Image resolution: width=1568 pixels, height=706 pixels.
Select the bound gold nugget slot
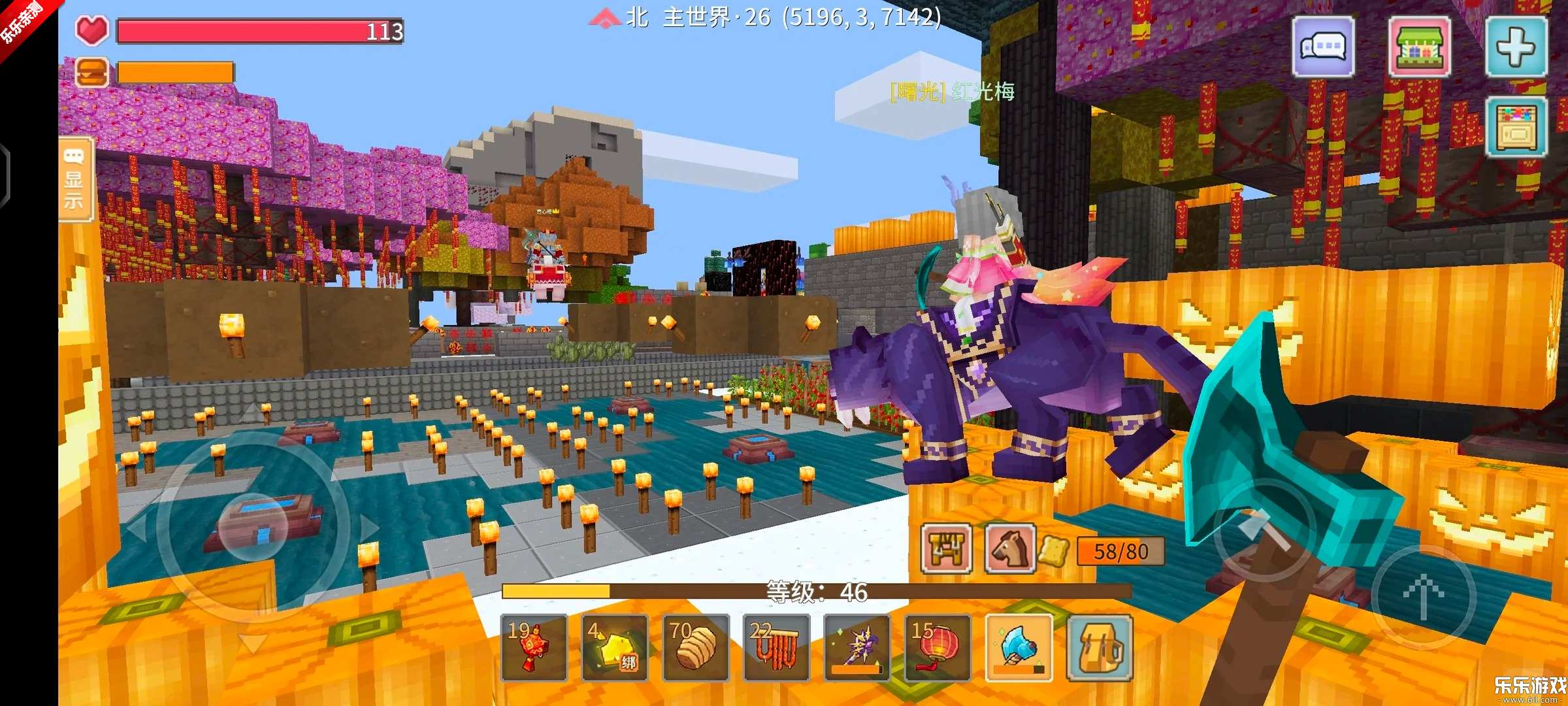tap(615, 647)
